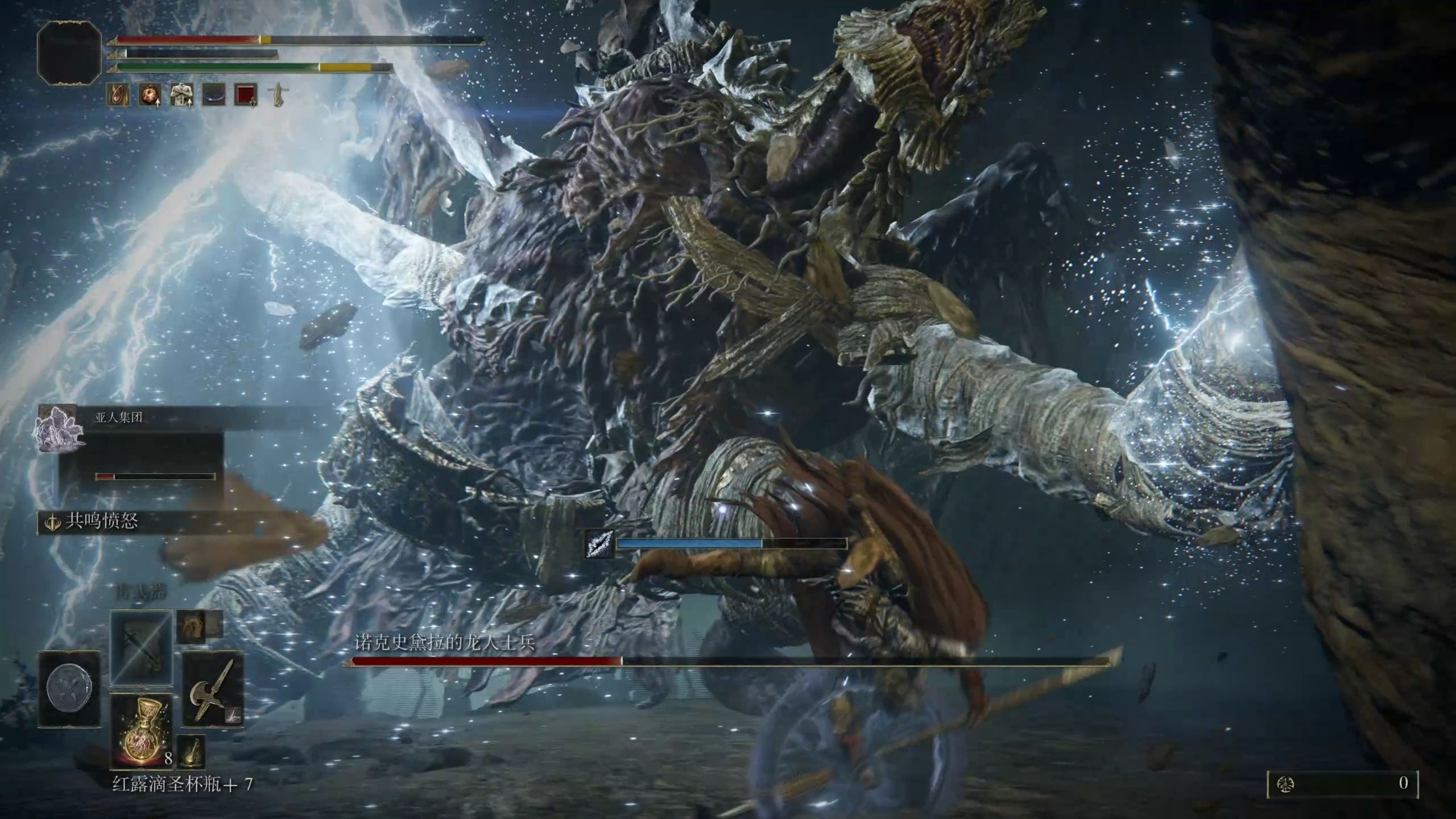Click the crossed-arms torso buff icon
Viewport: 1456px width, 819px height.
point(181,95)
